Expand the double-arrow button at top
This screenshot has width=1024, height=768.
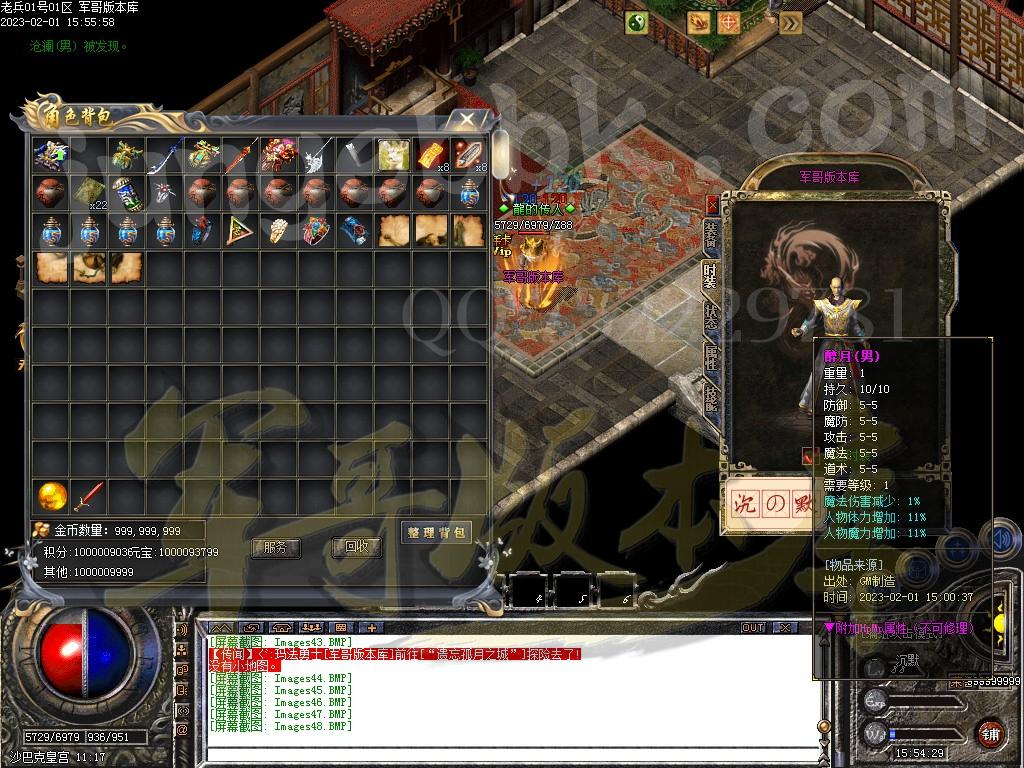click(x=790, y=22)
